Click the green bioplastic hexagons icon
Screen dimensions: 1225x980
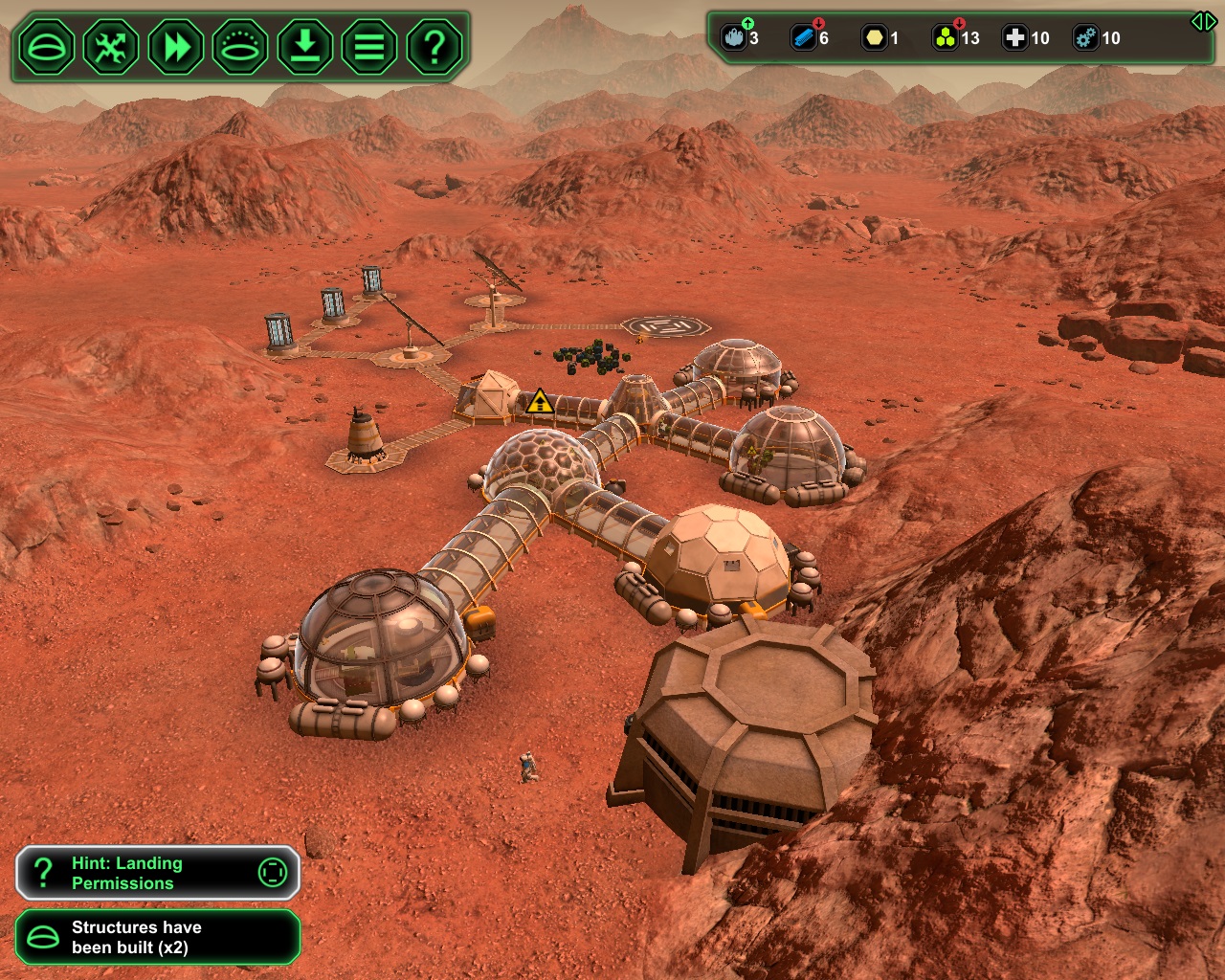pyautogui.click(x=945, y=38)
